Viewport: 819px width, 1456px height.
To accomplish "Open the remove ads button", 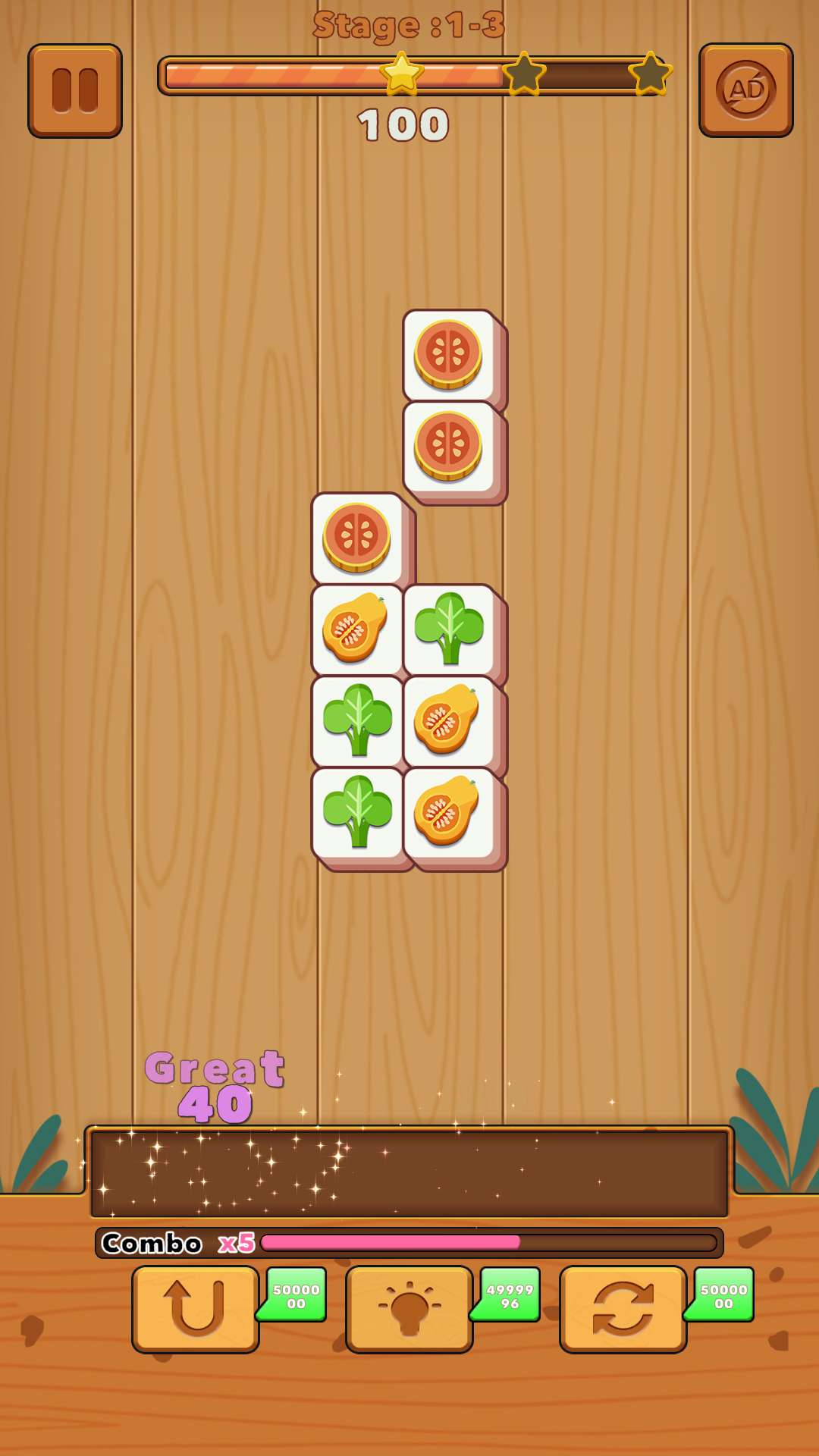I will click(745, 90).
